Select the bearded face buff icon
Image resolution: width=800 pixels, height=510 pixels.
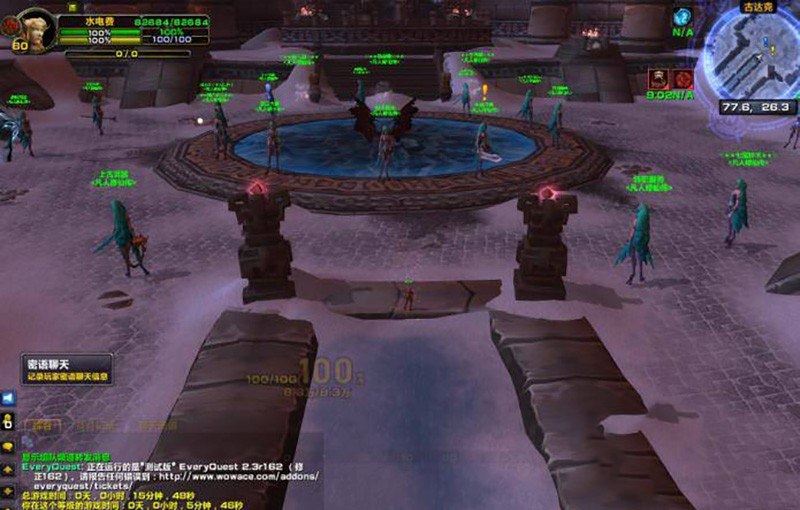[659, 78]
